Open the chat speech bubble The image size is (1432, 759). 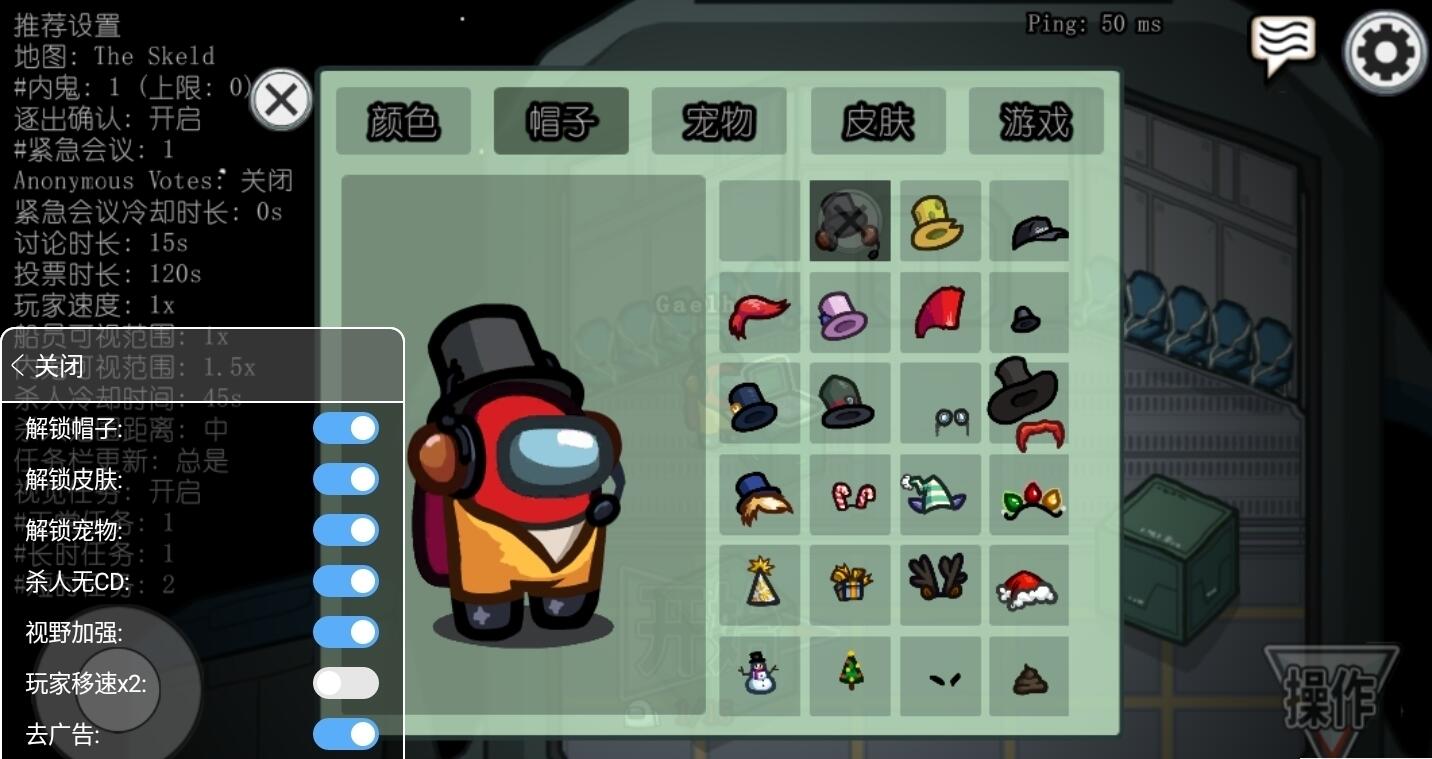click(x=1283, y=45)
